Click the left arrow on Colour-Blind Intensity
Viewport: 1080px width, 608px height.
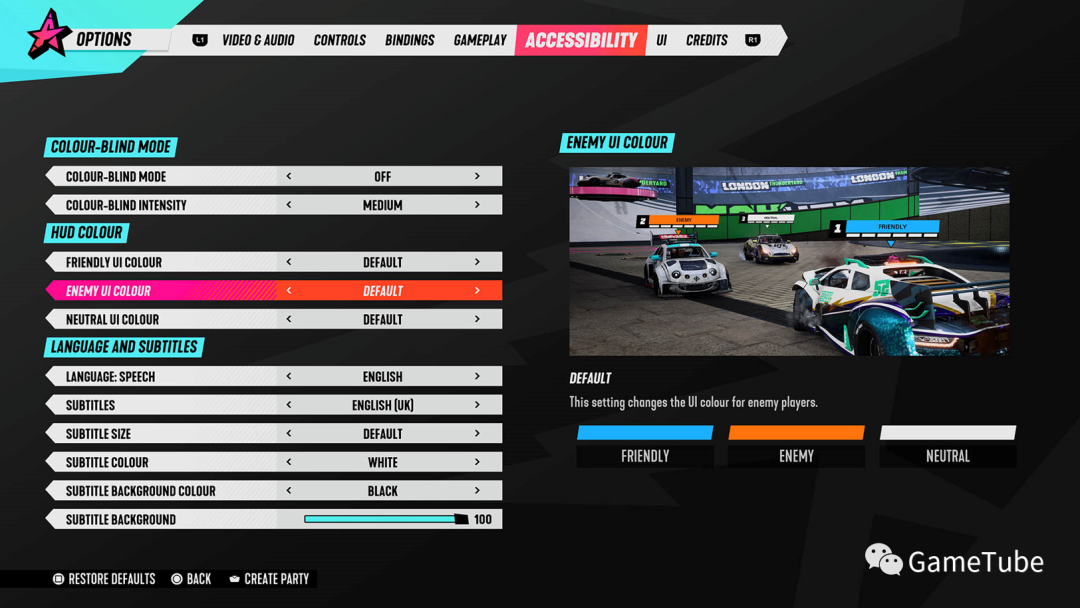click(289, 205)
